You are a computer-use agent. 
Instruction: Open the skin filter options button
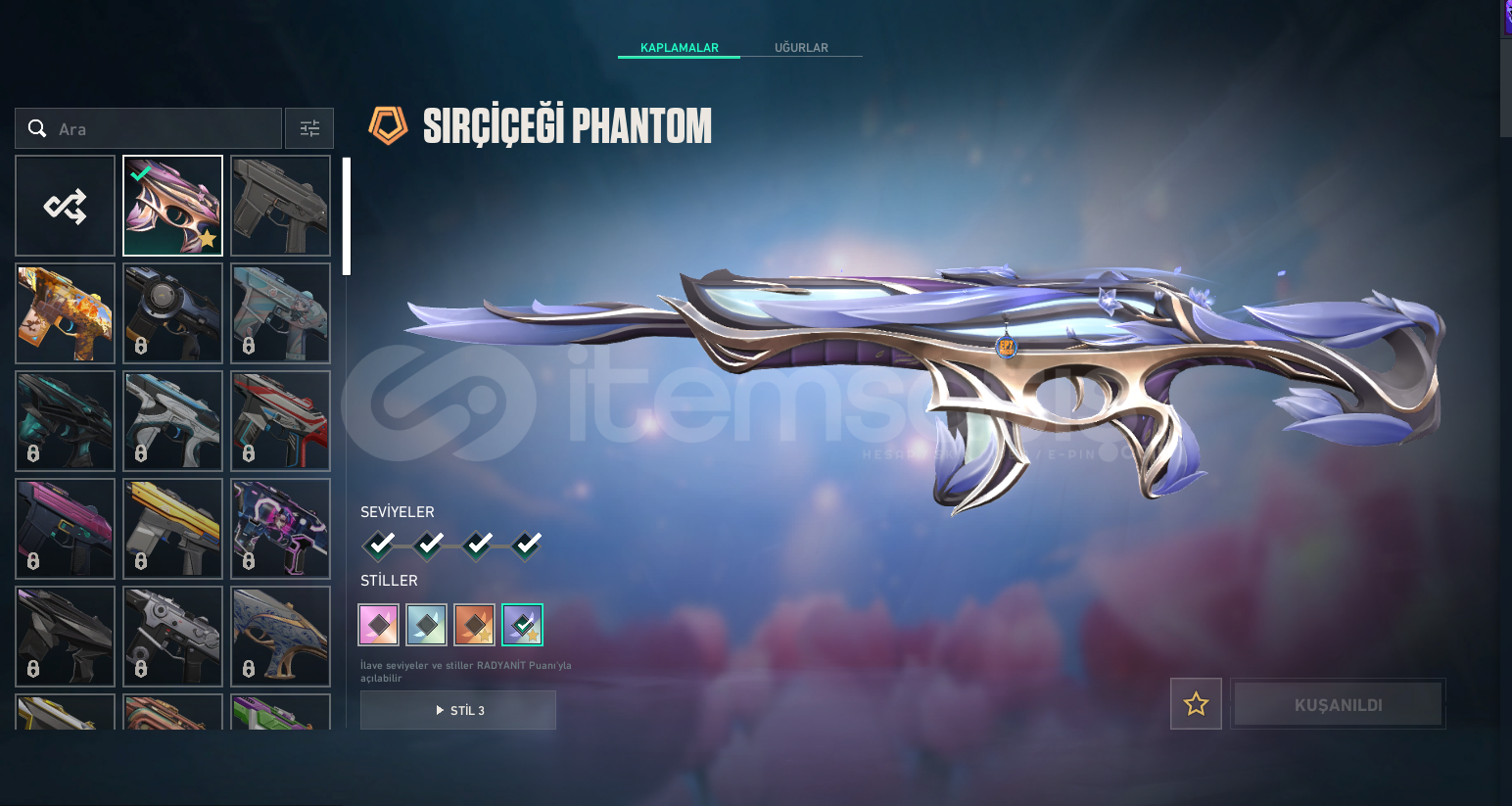(309, 128)
